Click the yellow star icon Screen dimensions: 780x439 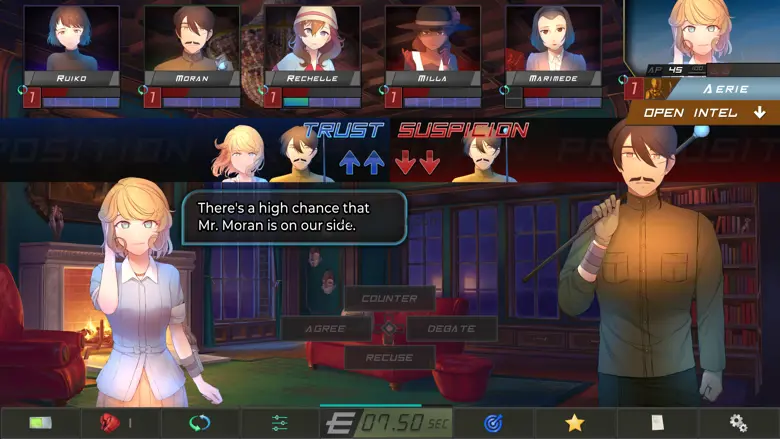tap(574, 423)
